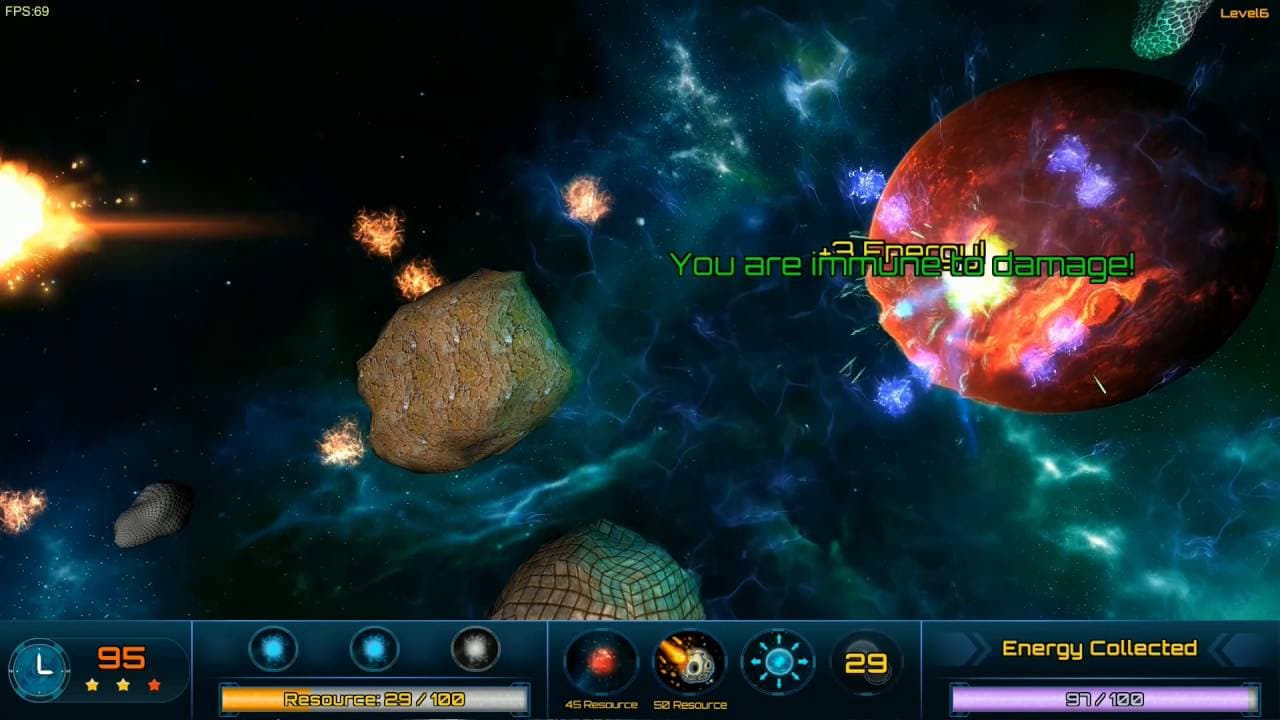The height and width of the screenshot is (720, 1280).
Task: Select the first blue energy orb icon
Action: click(271, 648)
